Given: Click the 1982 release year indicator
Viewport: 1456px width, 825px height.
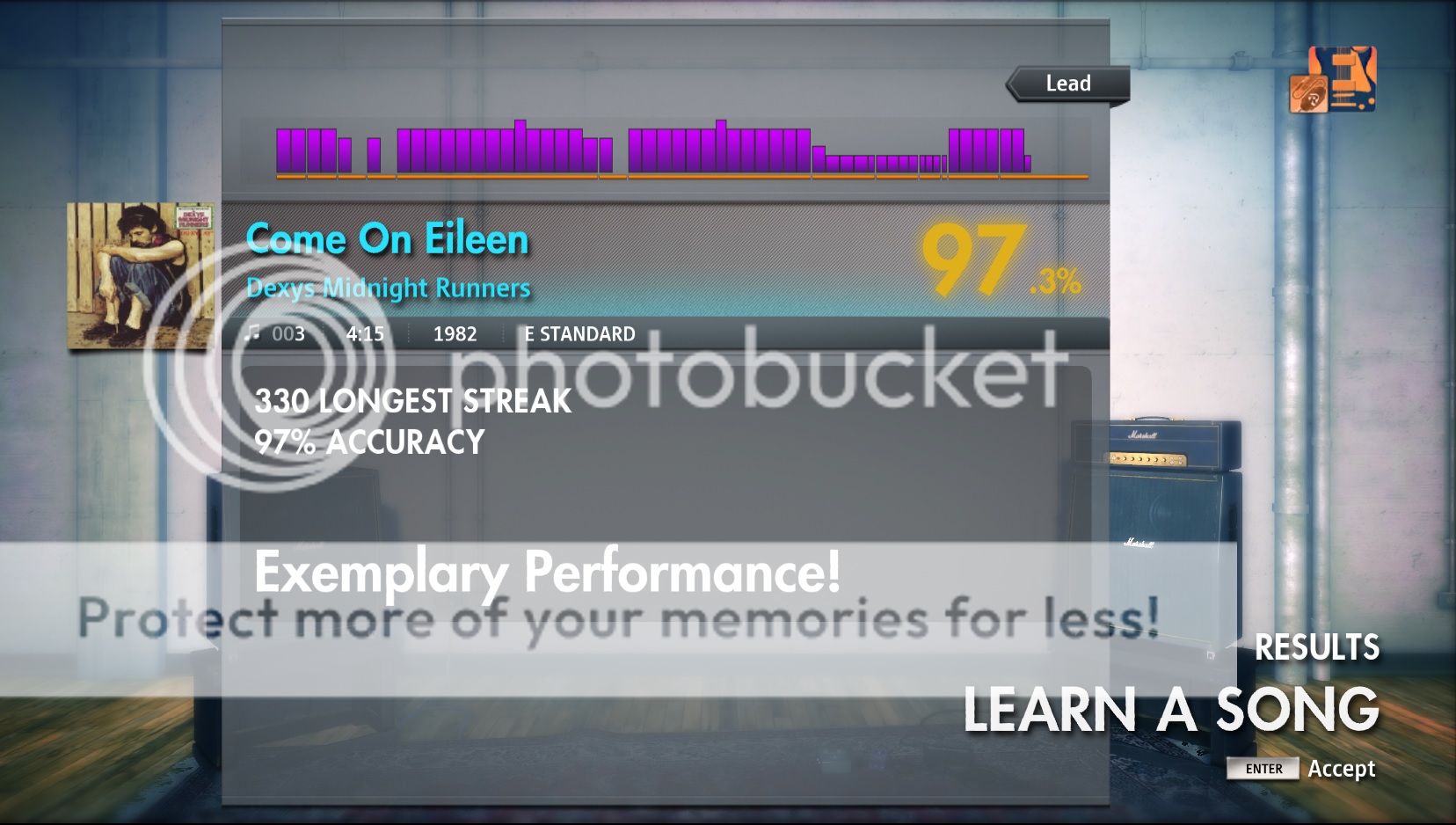Looking at the screenshot, I should [x=454, y=334].
